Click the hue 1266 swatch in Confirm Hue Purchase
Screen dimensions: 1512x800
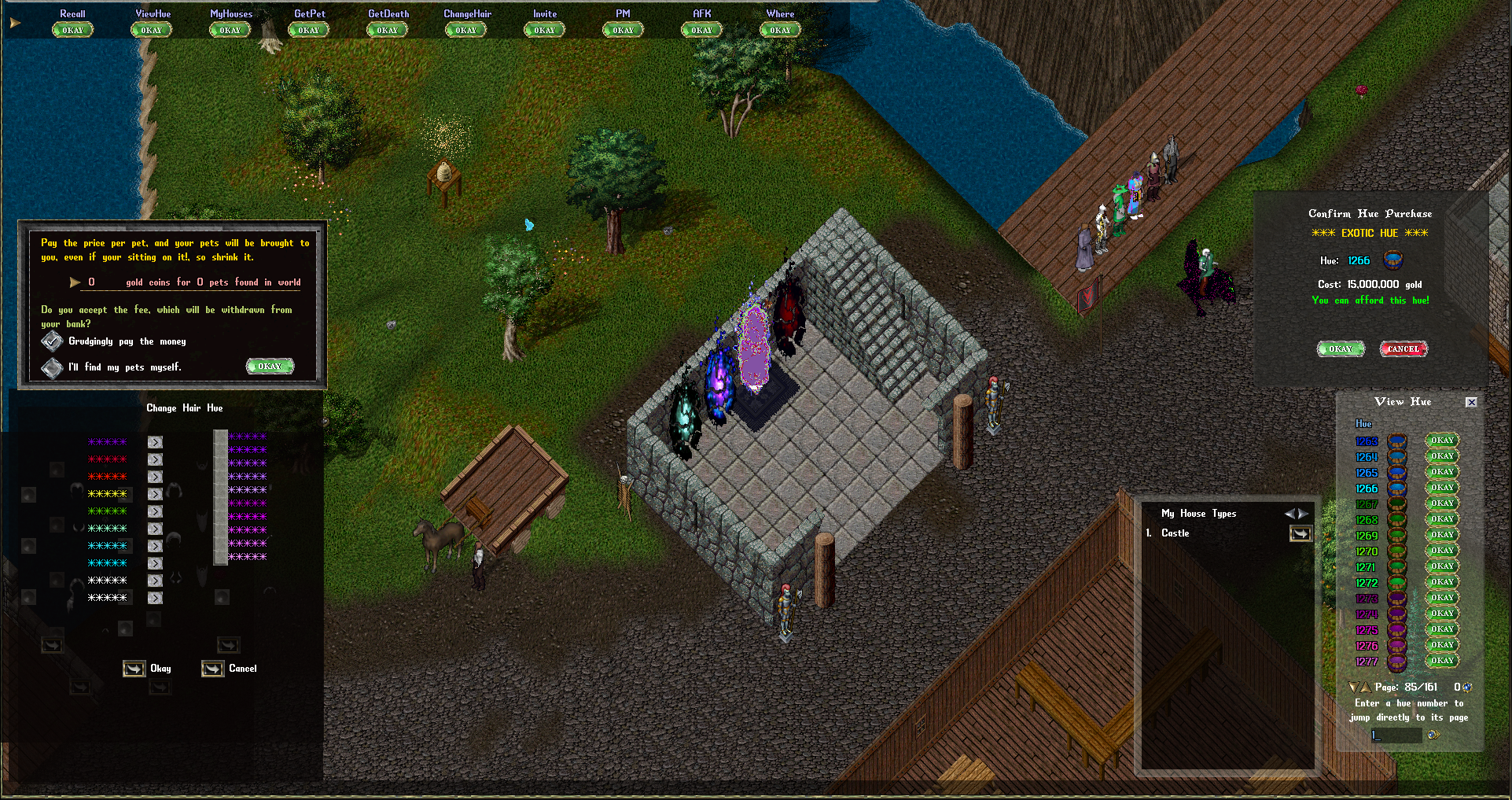click(1392, 260)
